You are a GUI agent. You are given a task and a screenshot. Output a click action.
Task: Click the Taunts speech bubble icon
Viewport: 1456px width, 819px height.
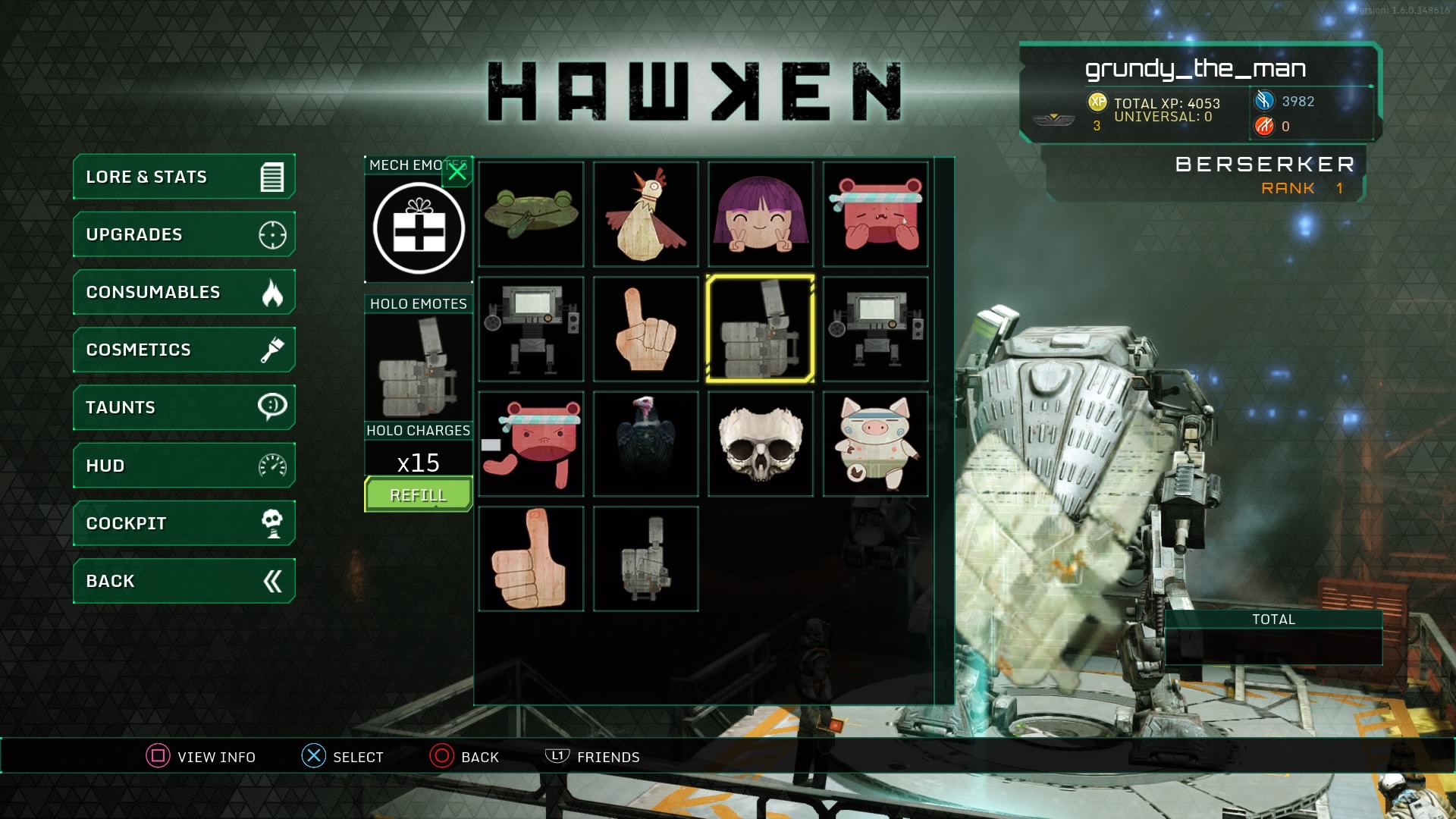[x=271, y=407]
